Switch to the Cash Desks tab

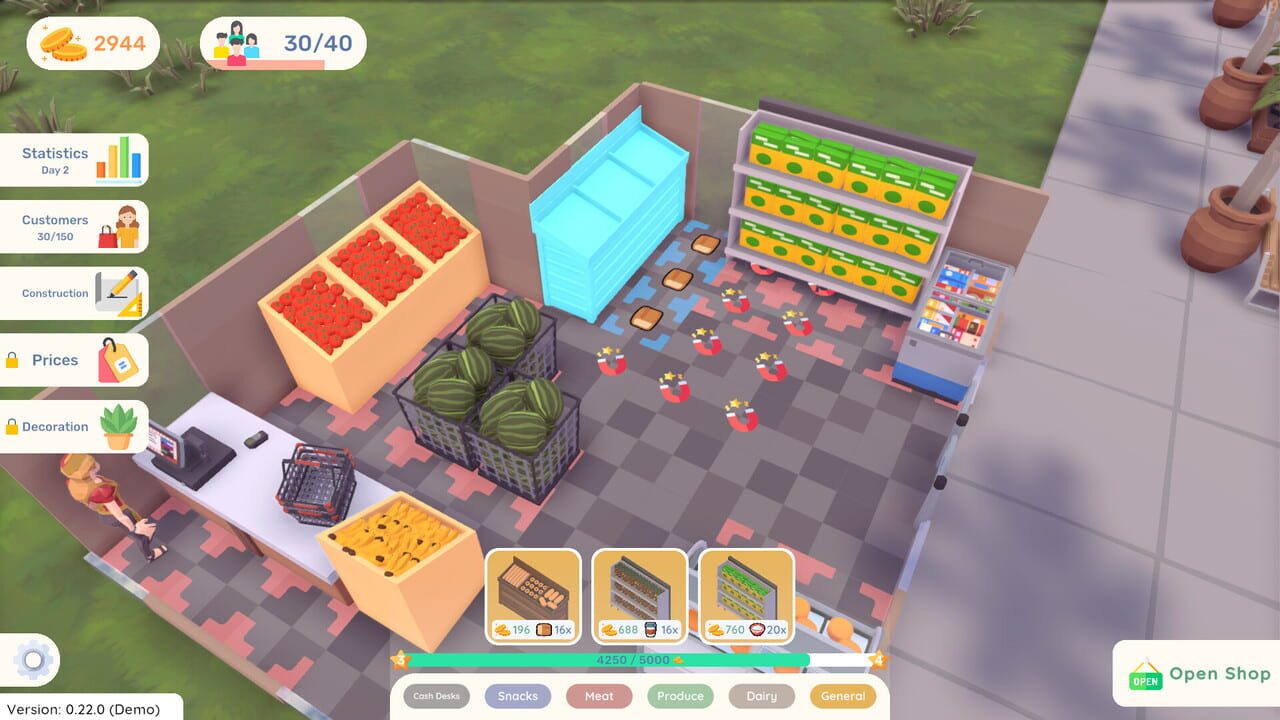pos(435,696)
